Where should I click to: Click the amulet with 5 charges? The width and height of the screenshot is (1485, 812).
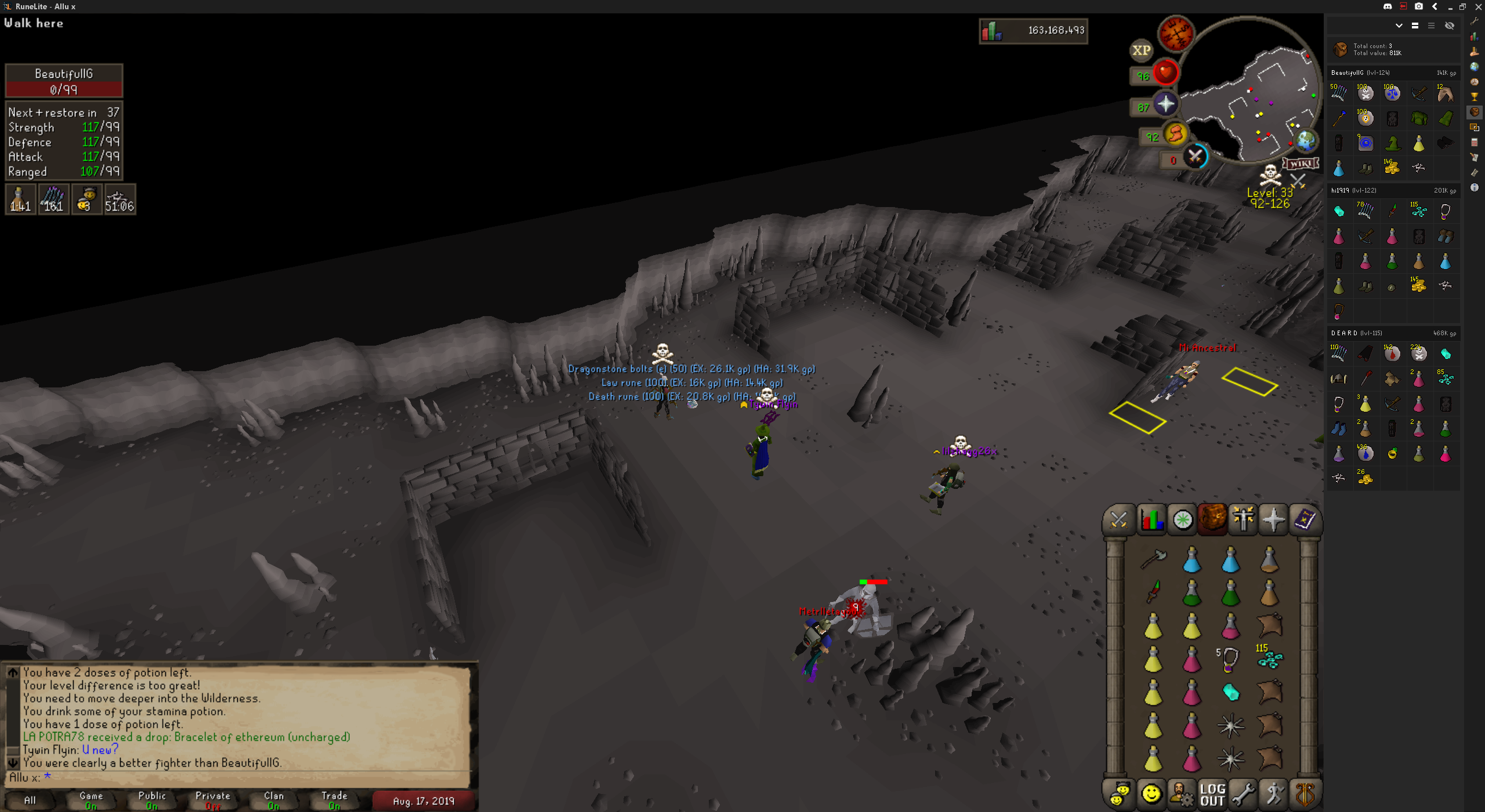pyautogui.click(x=1230, y=659)
